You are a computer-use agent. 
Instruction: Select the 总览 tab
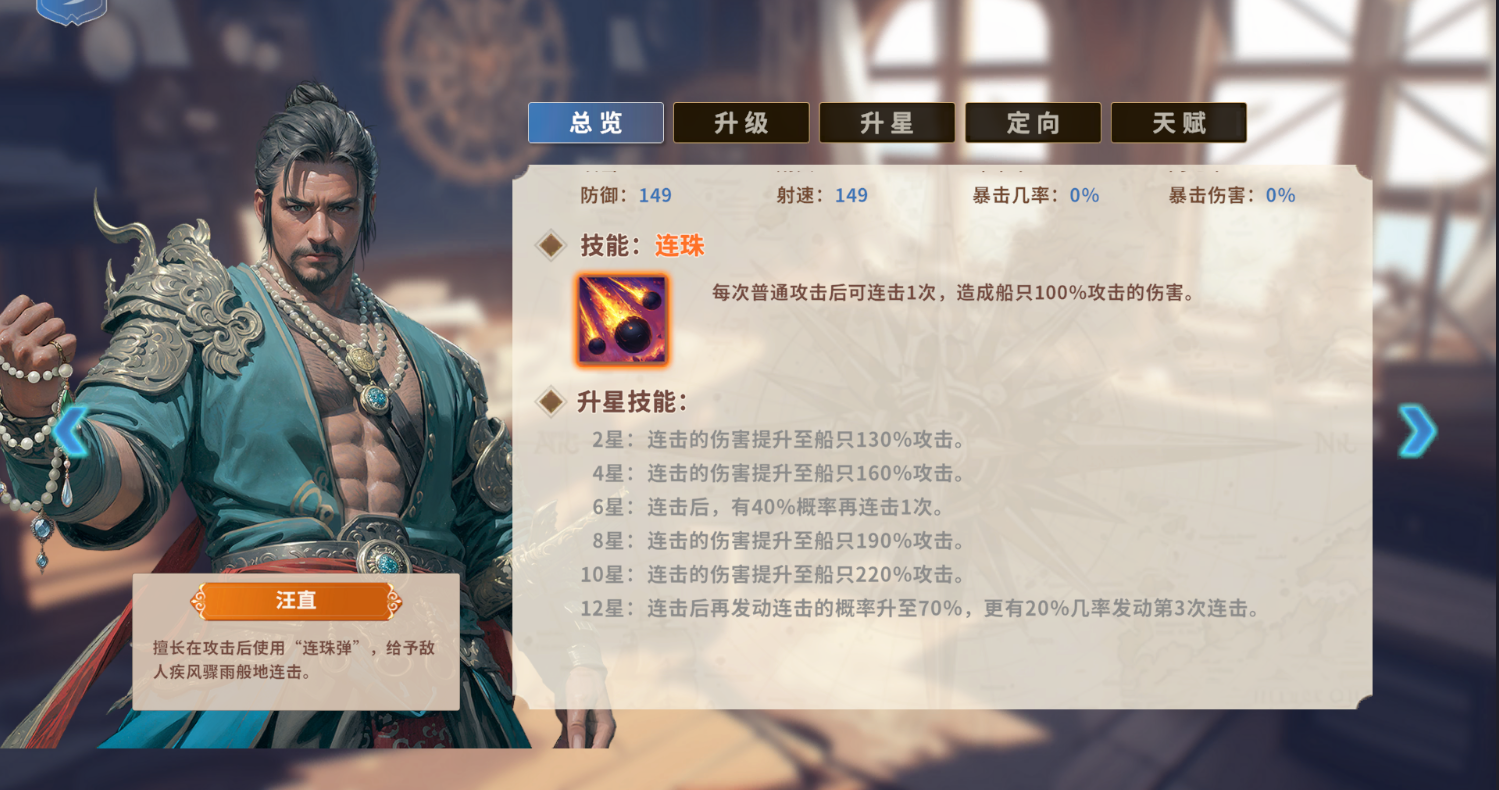point(595,122)
